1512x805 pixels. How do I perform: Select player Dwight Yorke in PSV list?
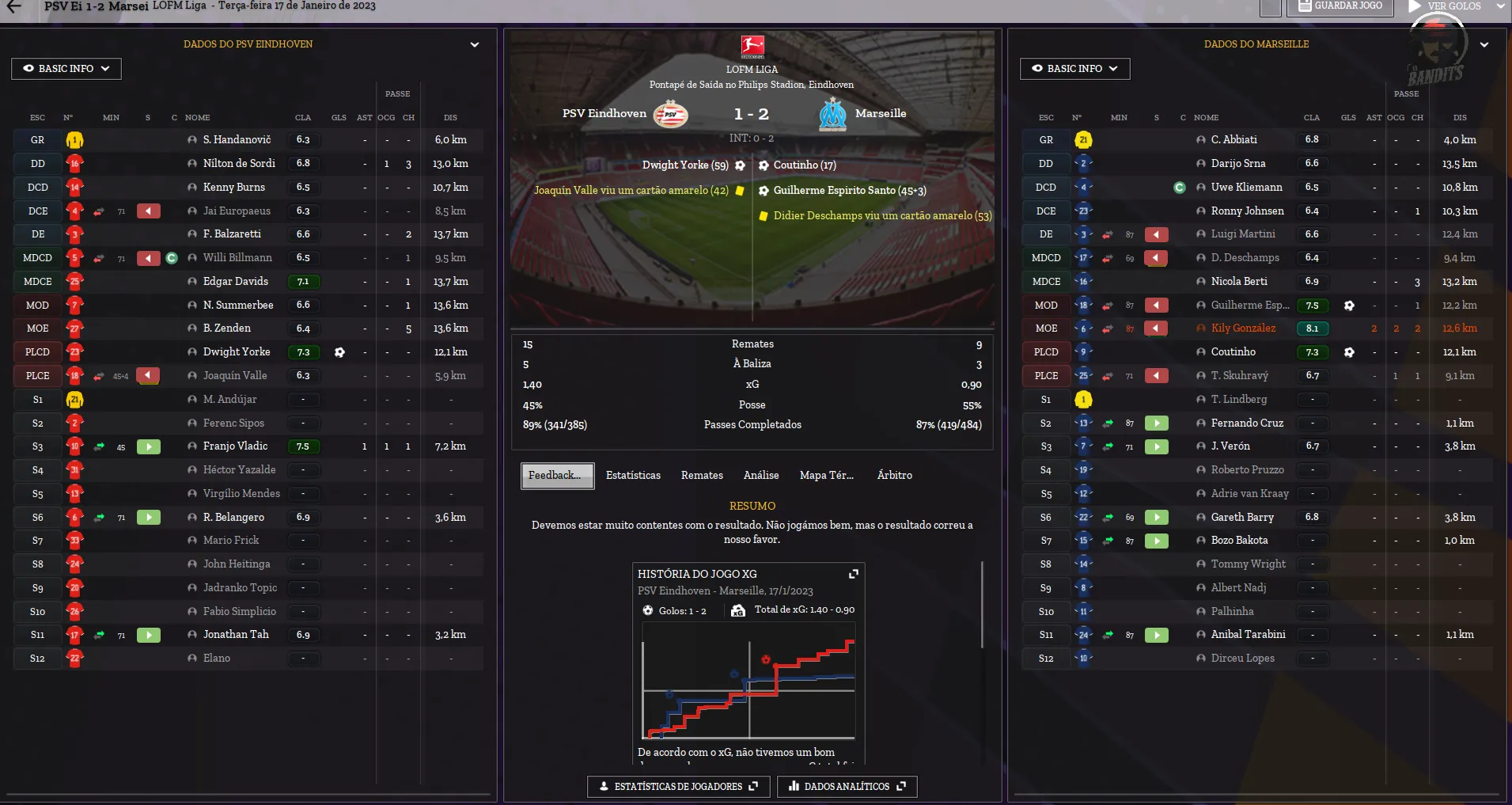237,352
